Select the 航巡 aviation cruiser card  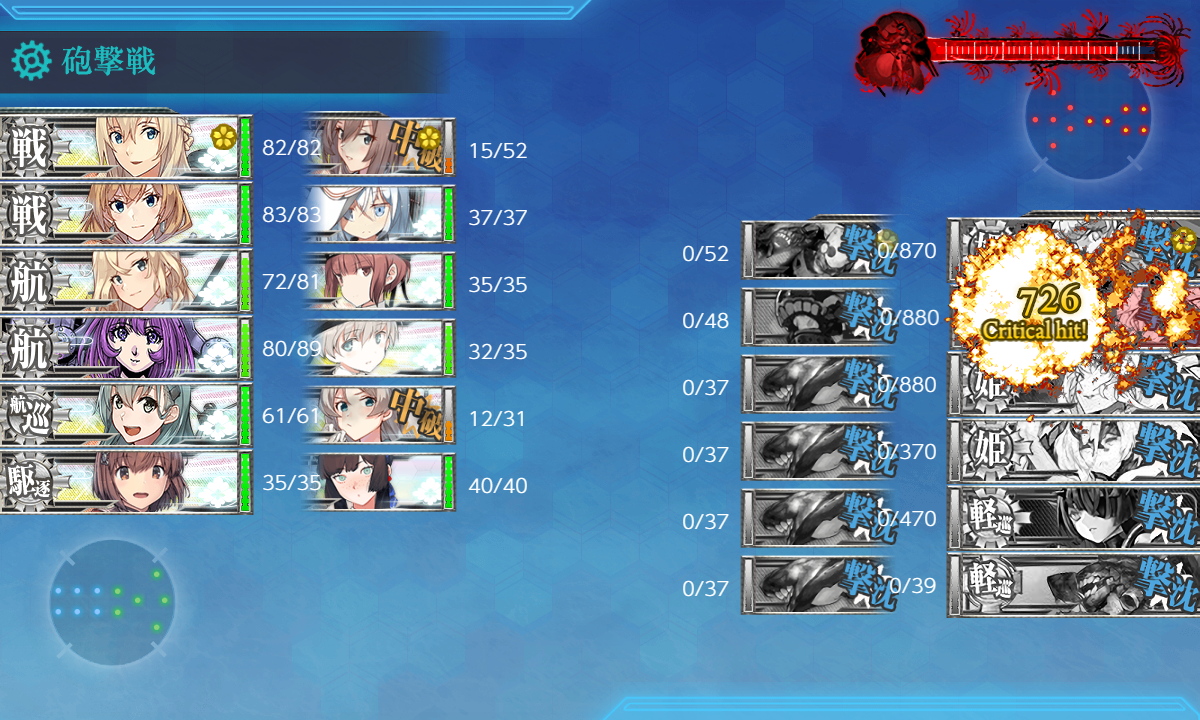point(125,415)
